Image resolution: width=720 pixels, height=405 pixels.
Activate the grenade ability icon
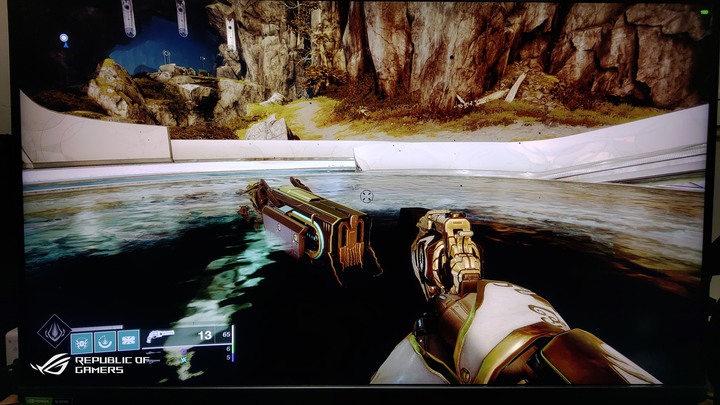pos(81,341)
